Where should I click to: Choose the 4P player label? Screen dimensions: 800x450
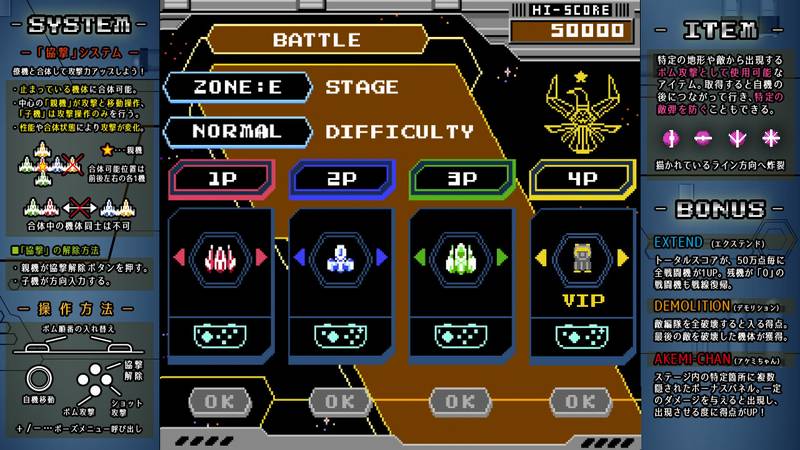580,180
